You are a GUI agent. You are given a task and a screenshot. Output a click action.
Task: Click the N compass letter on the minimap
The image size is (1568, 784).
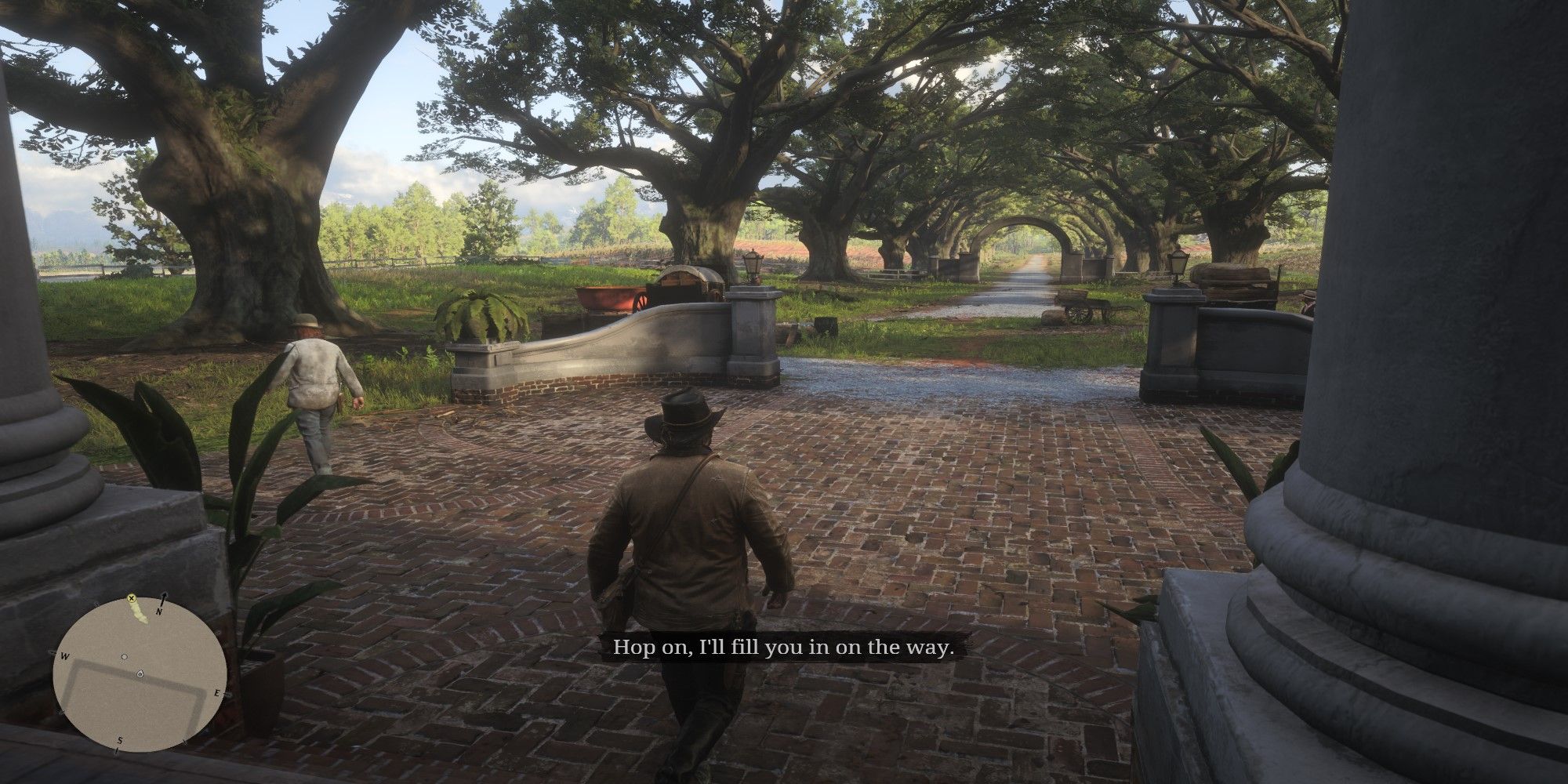158,611
